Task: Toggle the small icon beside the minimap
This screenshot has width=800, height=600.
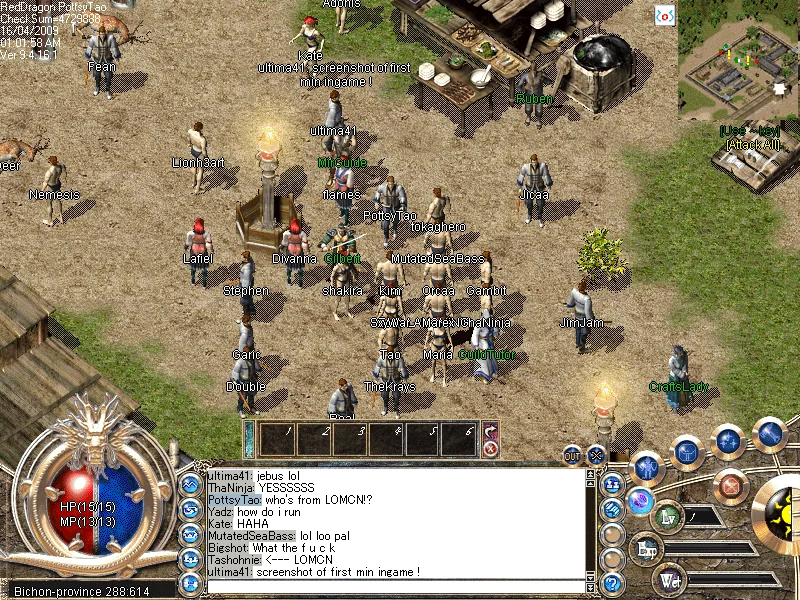Action: [665, 15]
